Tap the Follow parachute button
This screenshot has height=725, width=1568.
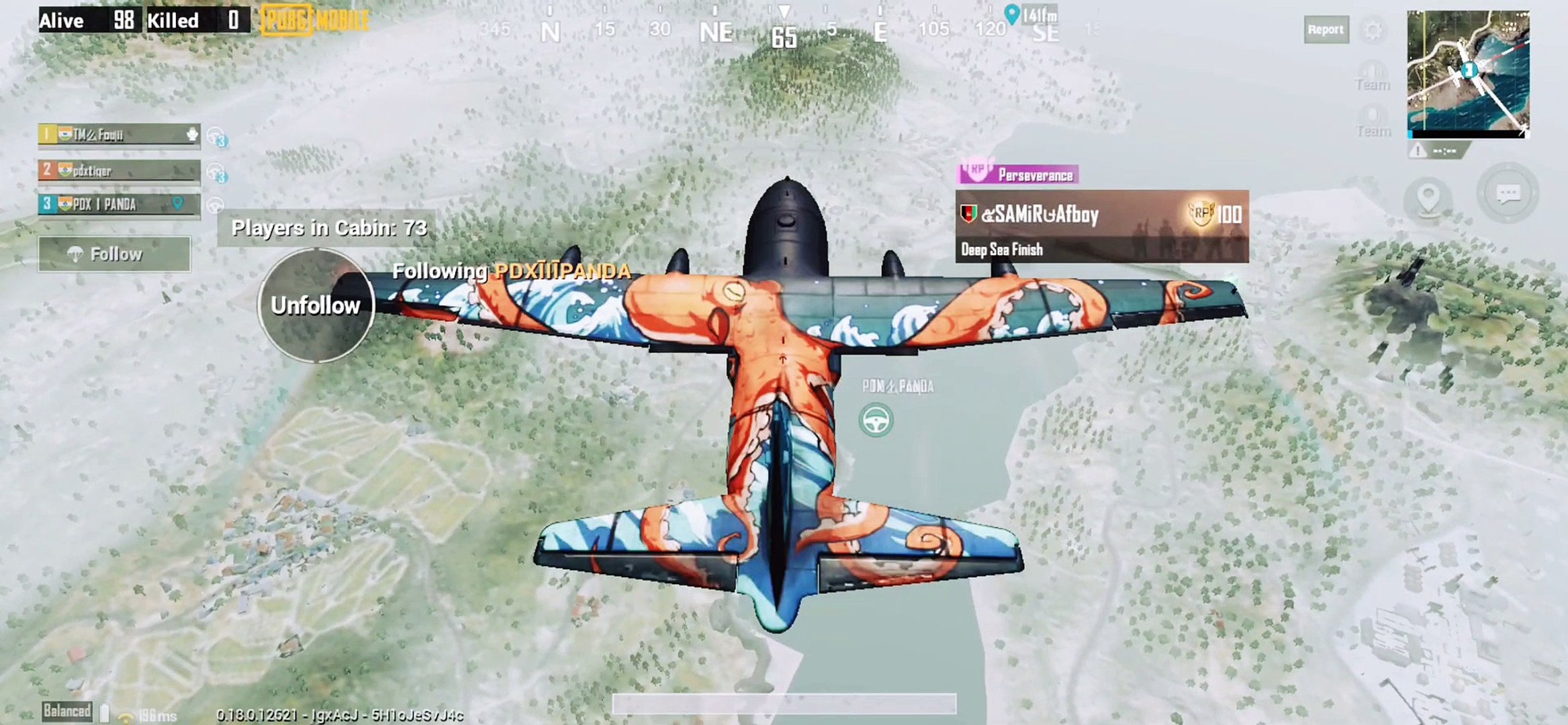tap(114, 254)
